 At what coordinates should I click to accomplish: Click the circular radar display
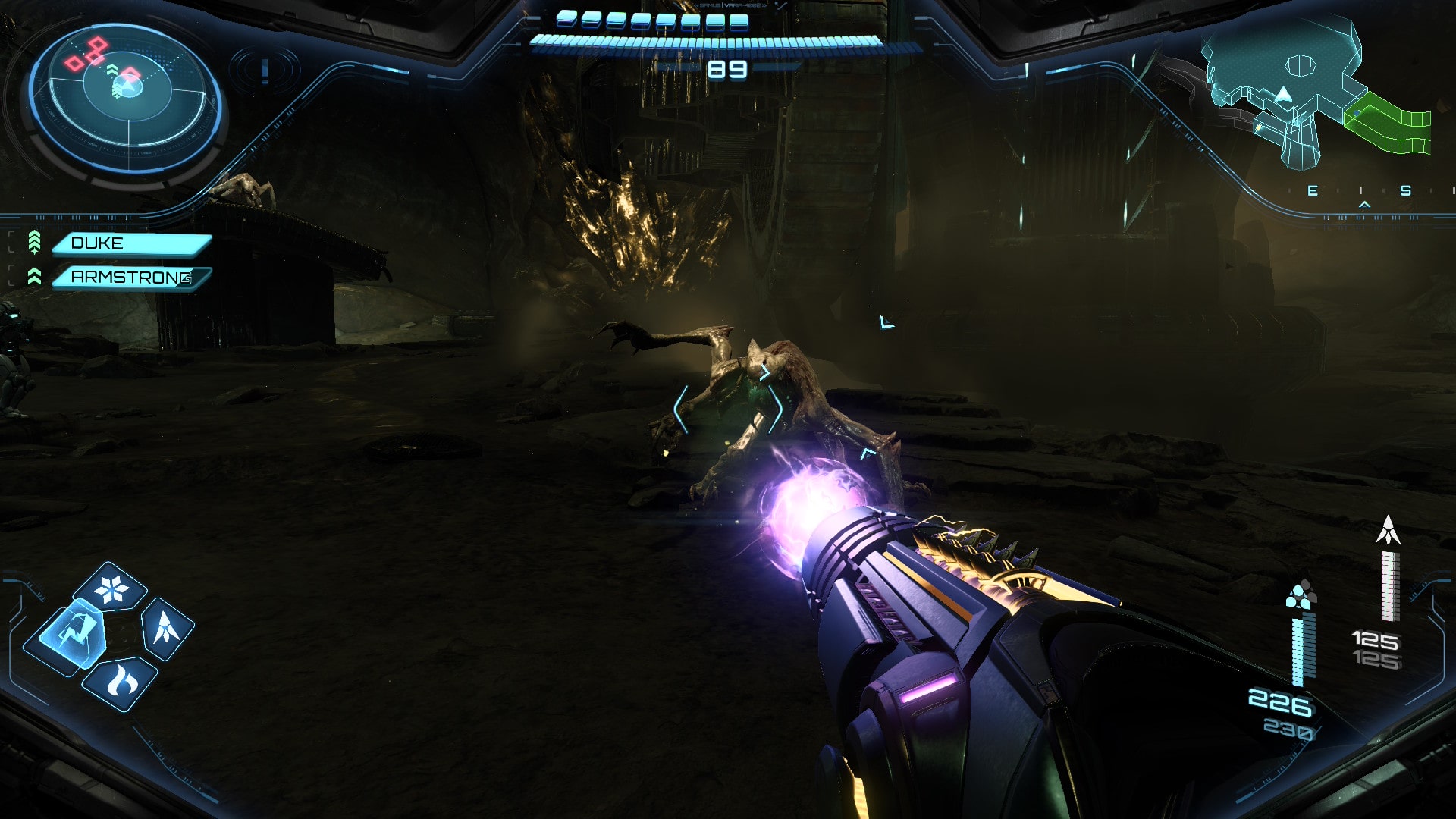[x=126, y=97]
